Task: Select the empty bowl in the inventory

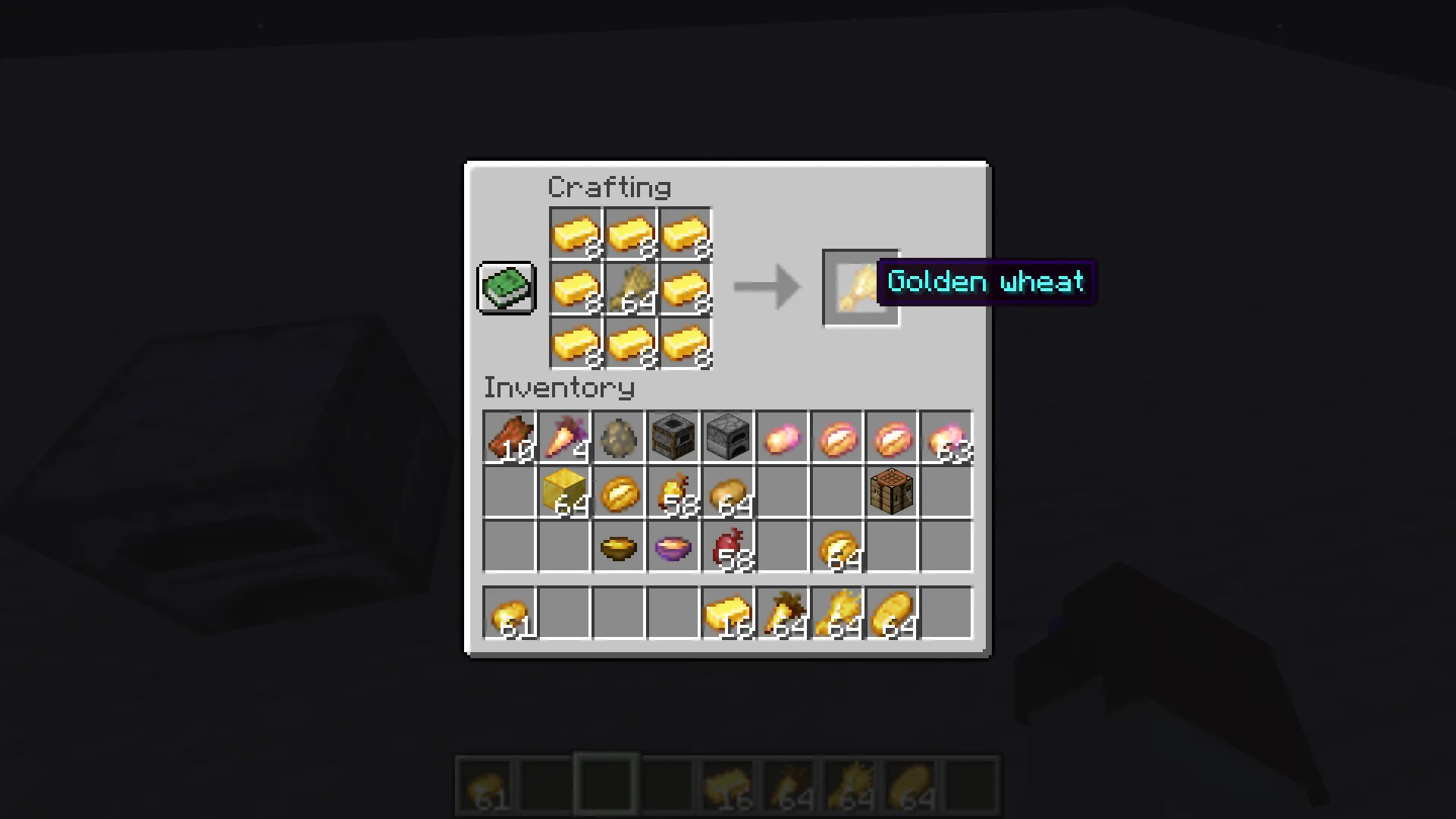Action: coord(619,548)
